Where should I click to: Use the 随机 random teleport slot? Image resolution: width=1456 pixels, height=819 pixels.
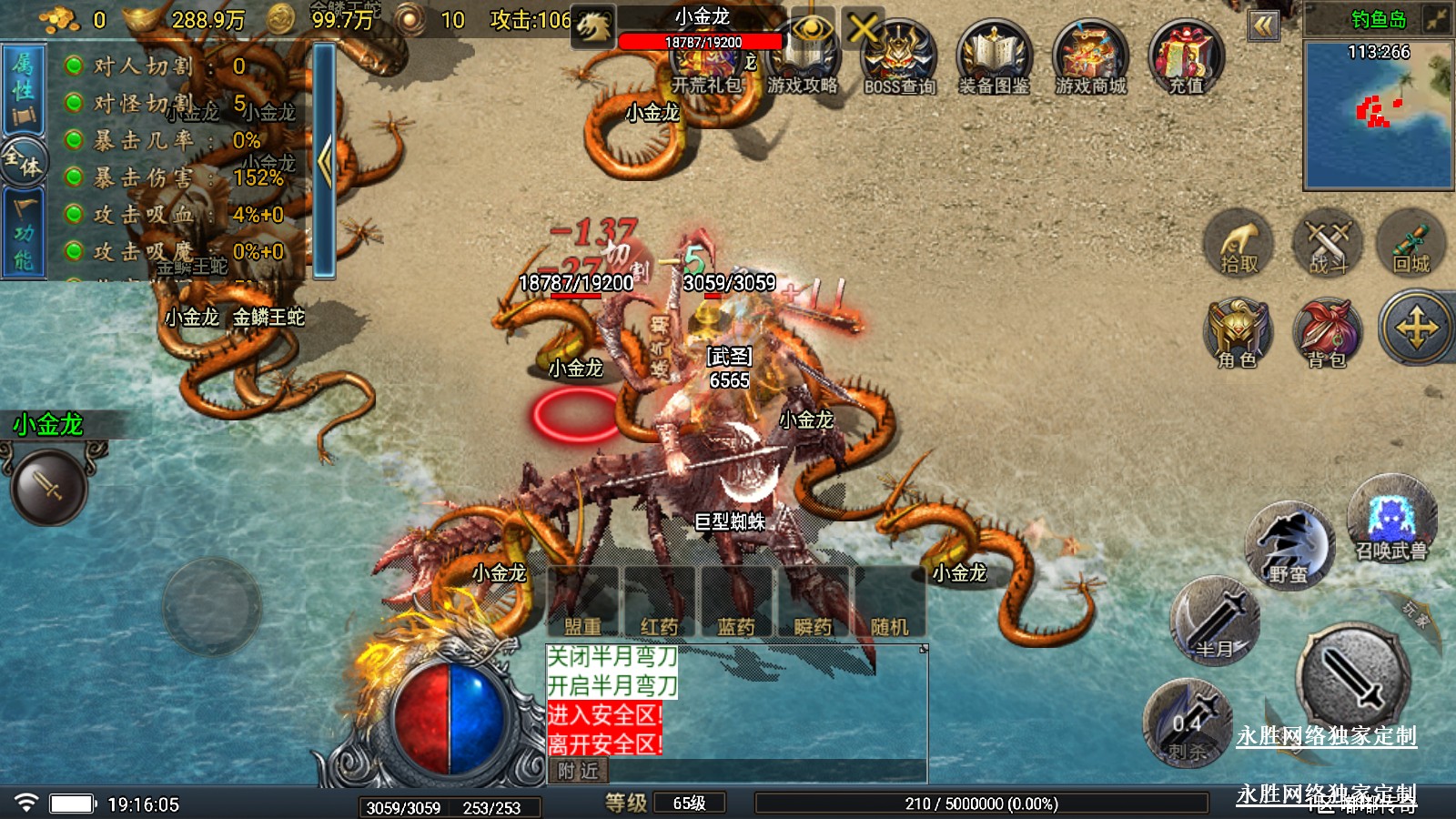[889, 602]
